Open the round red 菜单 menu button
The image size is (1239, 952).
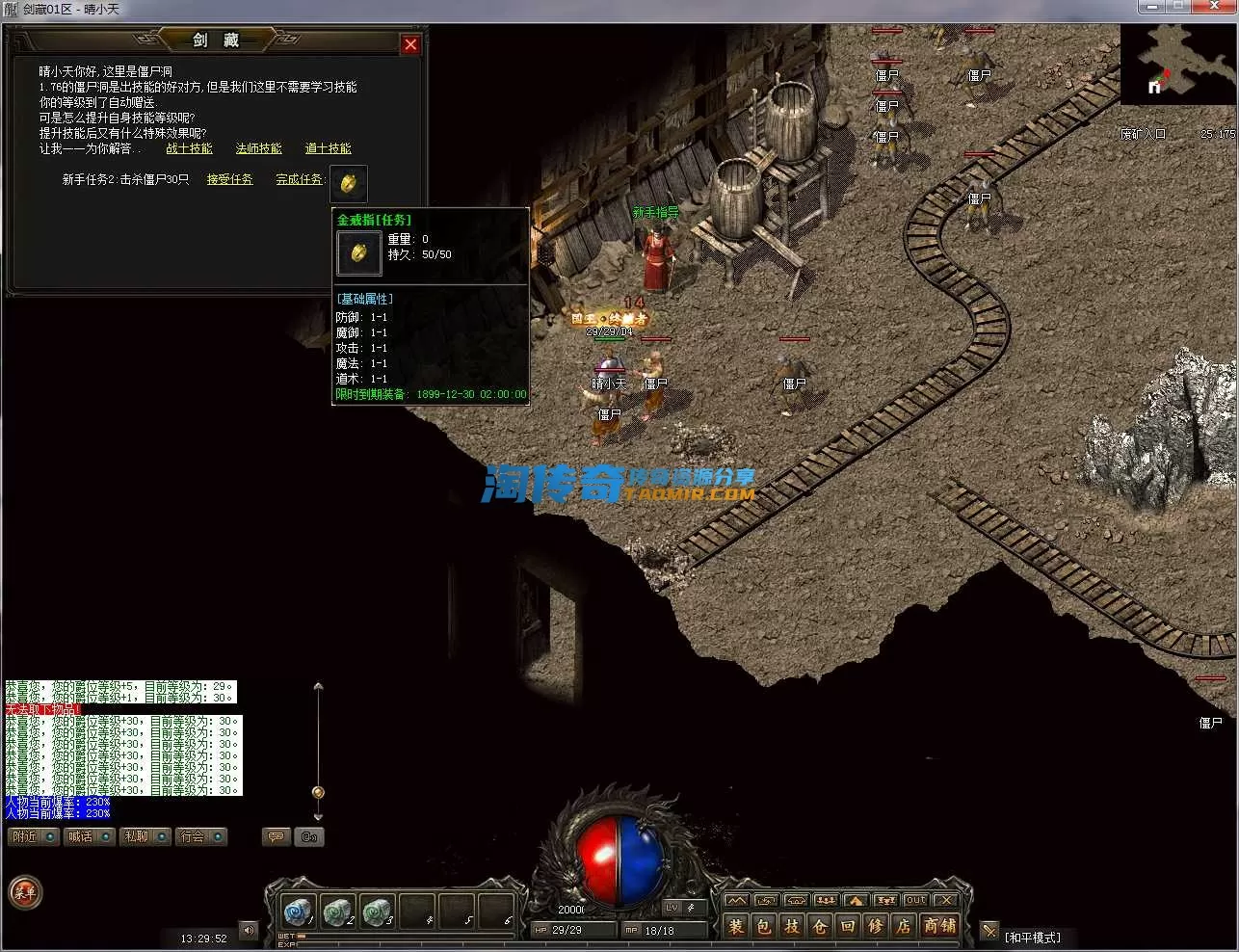coord(25,892)
